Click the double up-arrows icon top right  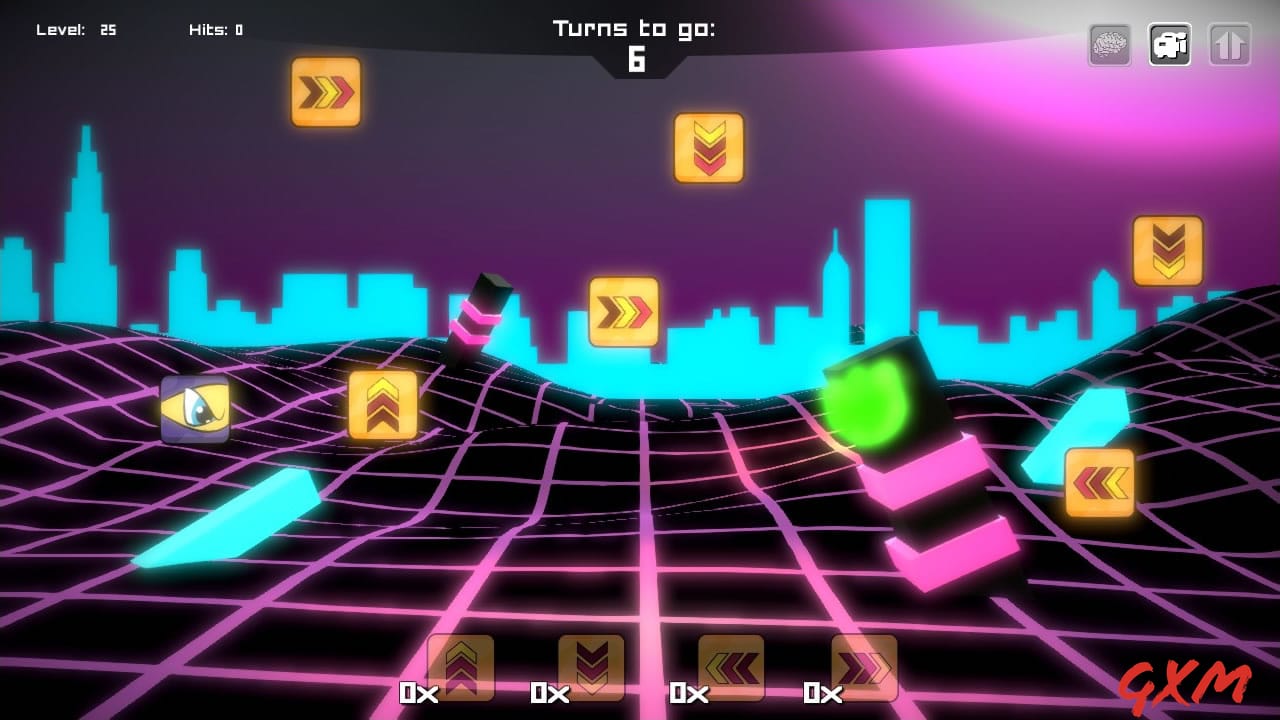tap(1230, 44)
